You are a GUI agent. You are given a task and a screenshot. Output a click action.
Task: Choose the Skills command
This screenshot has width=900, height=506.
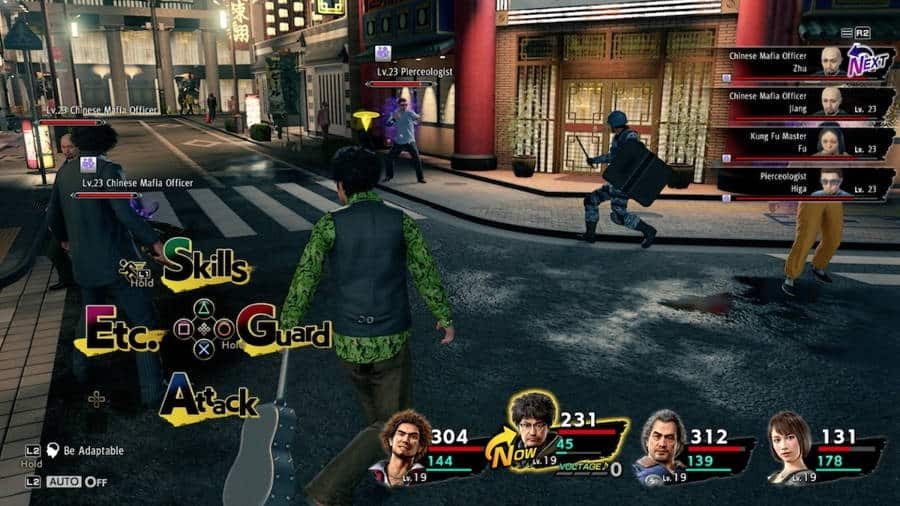[x=206, y=265]
